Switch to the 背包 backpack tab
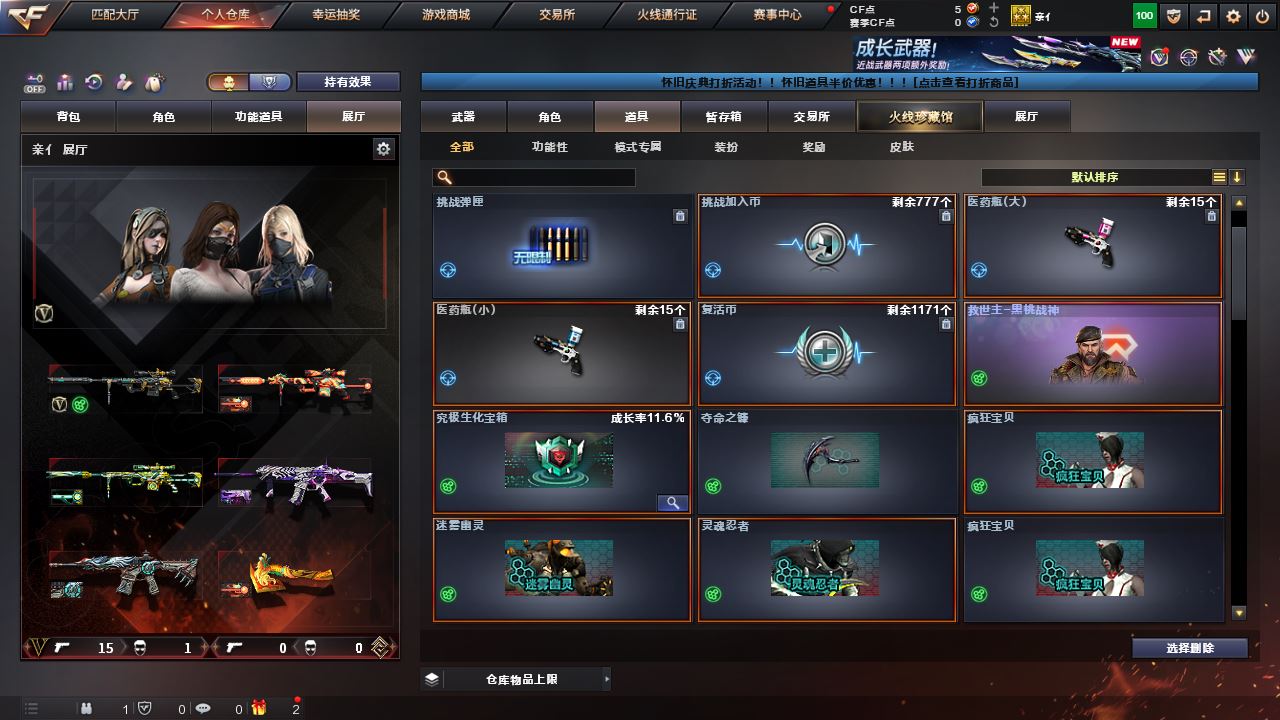1280x720 pixels. 69,117
